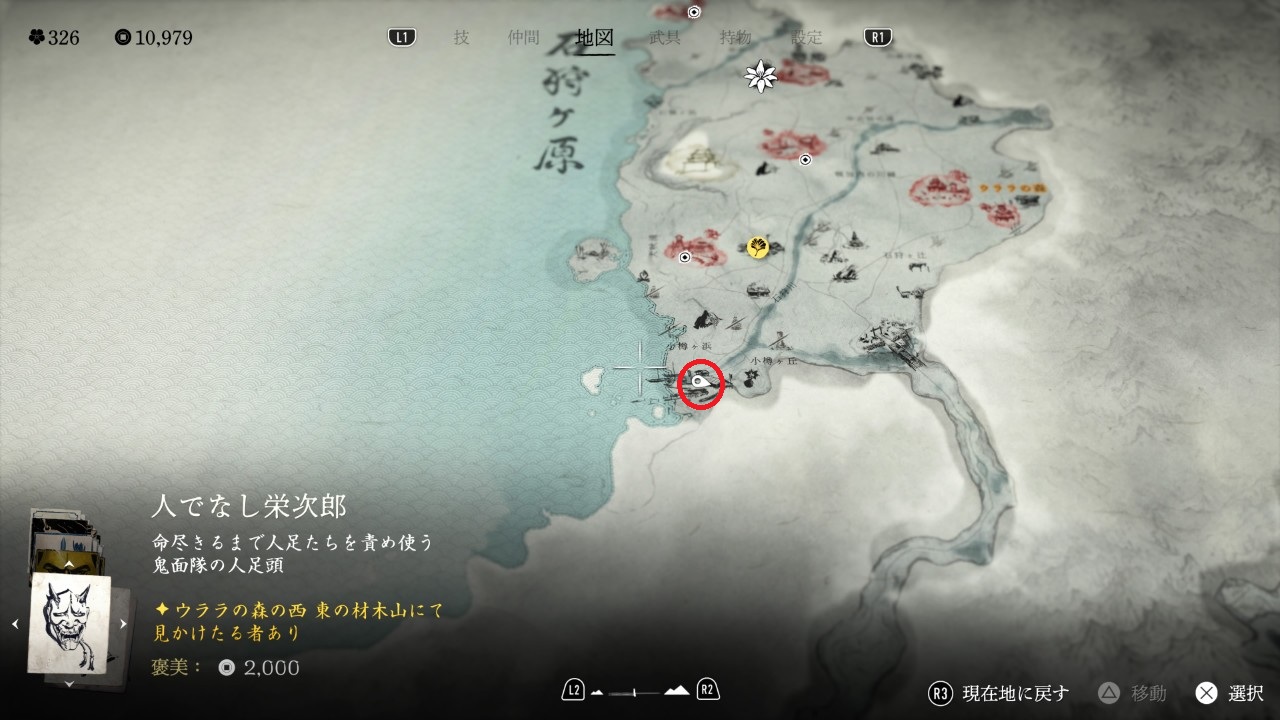Show the 持物 inventory tab
1280x720 pixels.
point(735,38)
